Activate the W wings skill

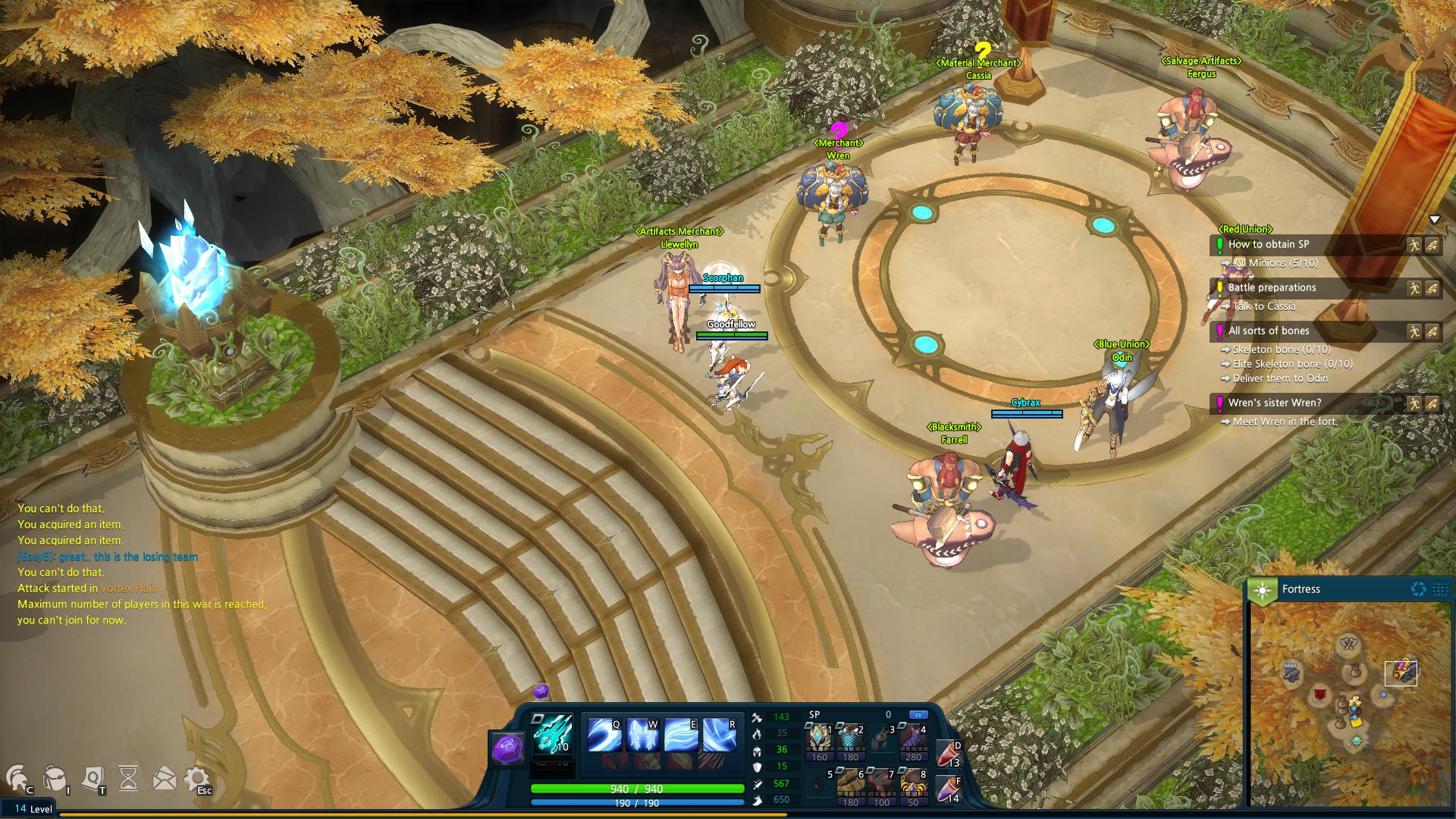click(x=642, y=734)
